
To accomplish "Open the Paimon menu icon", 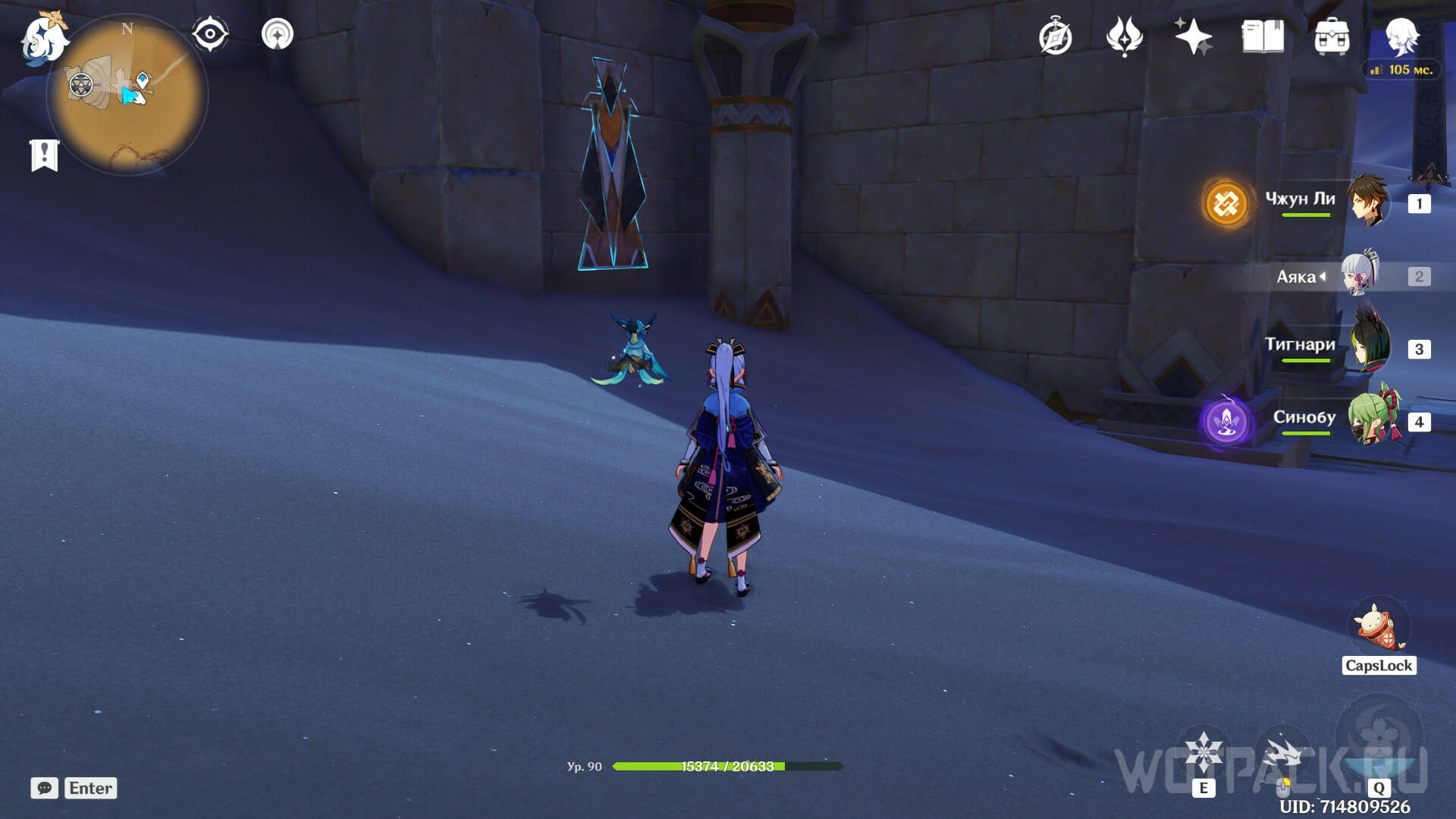I will tap(44, 39).
